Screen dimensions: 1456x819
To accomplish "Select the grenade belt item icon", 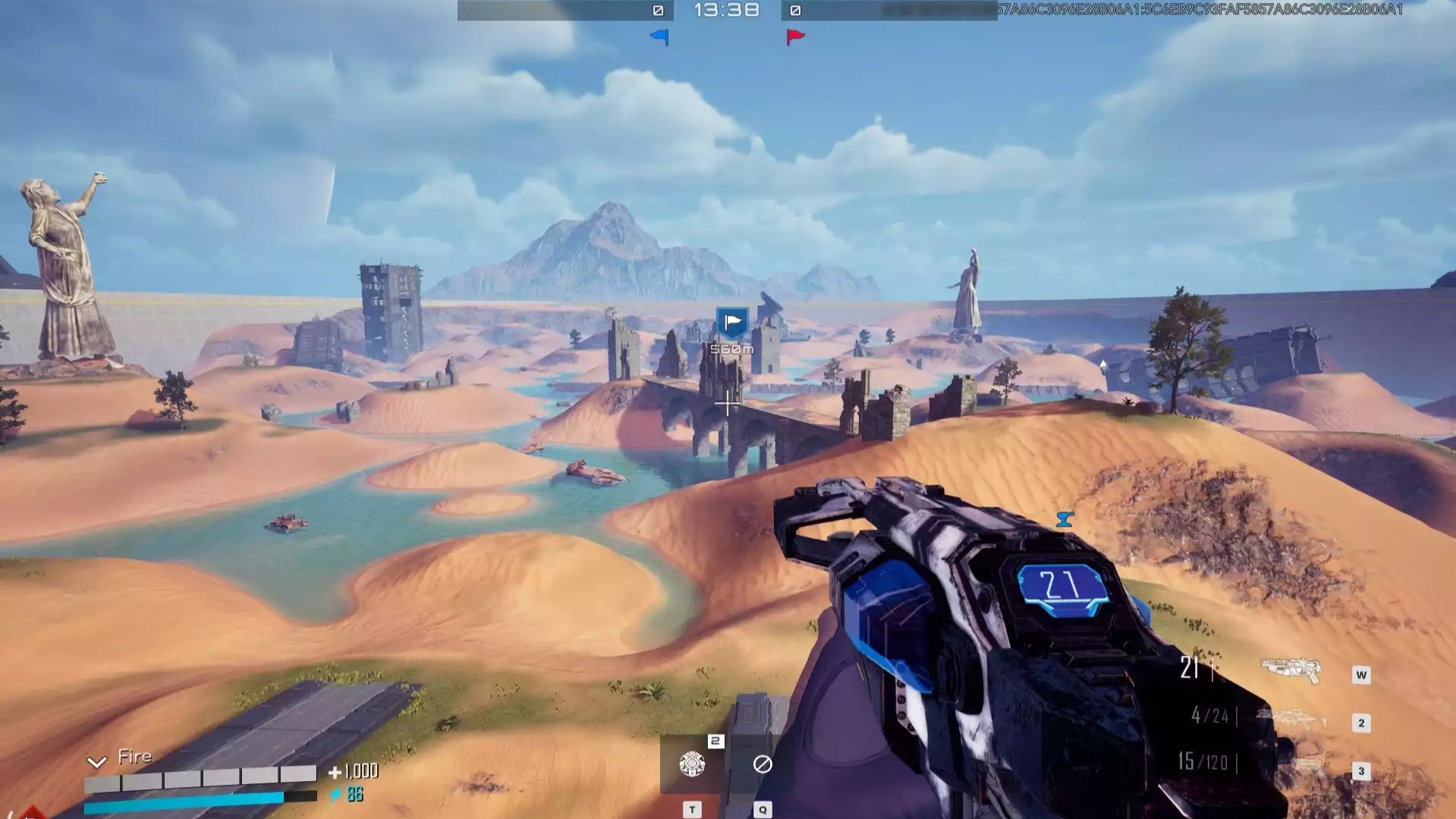I will pos(692,764).
